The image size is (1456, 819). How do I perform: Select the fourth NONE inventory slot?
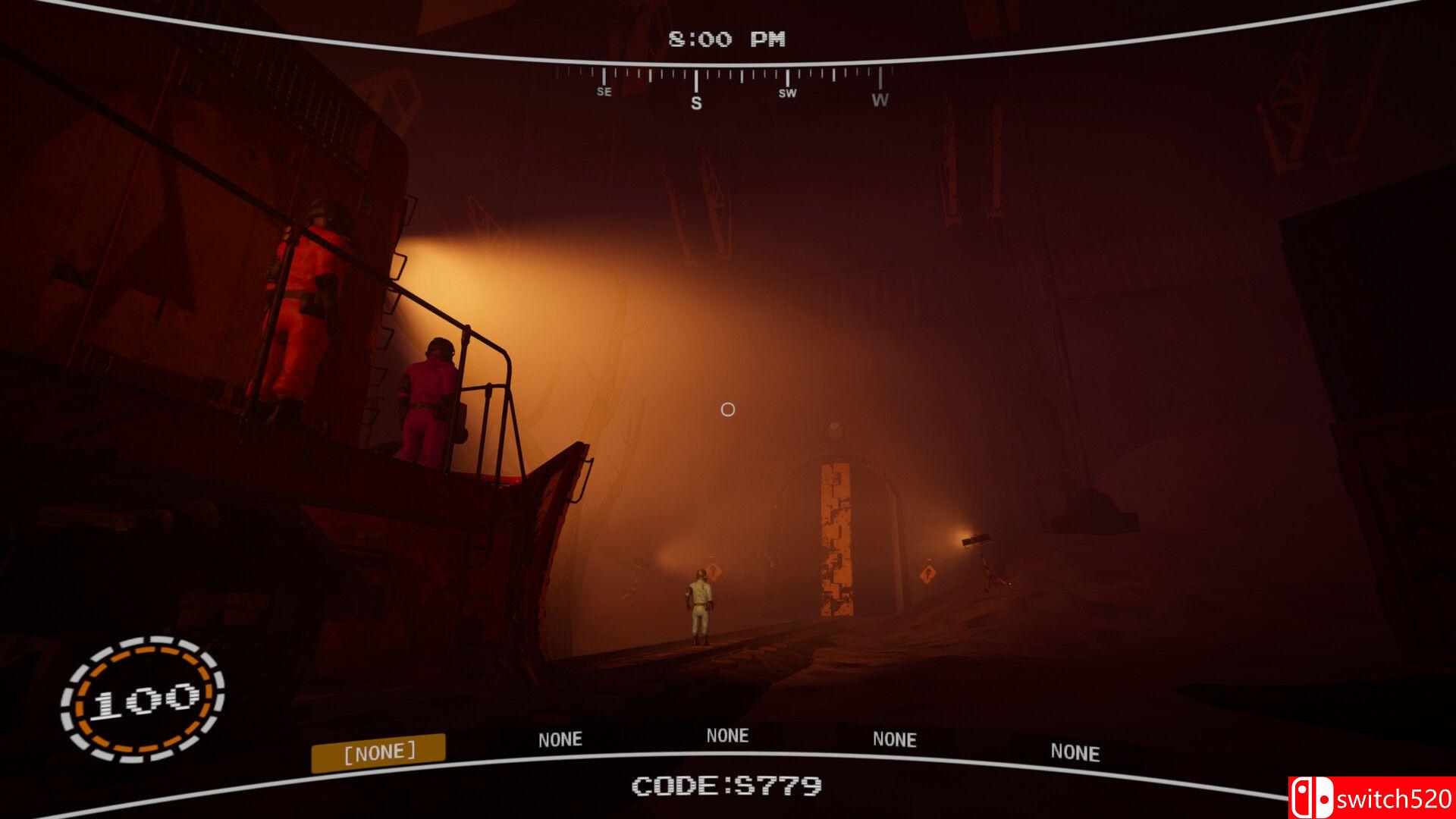tap(895, 739)
